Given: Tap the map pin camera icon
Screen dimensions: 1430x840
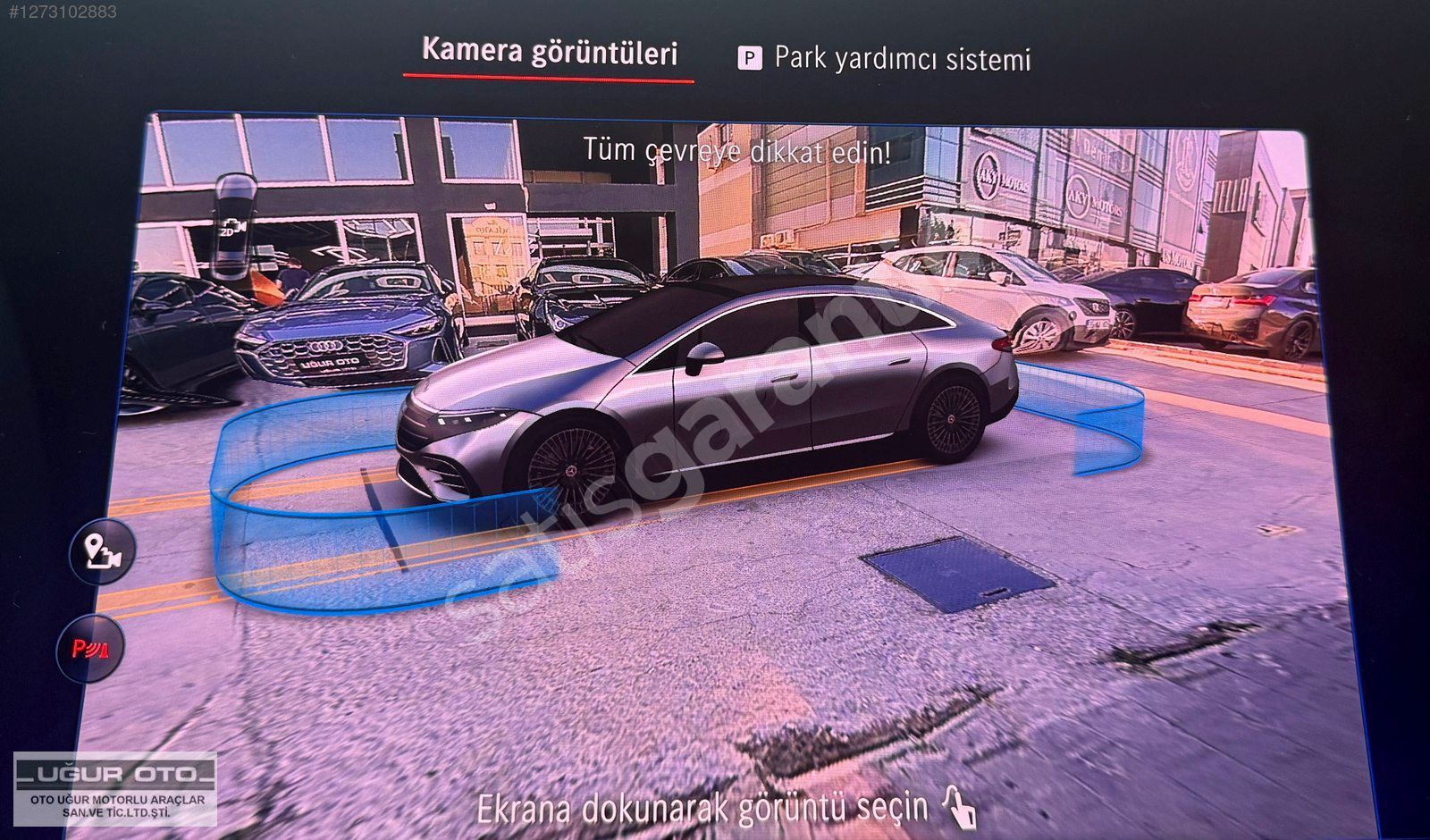Looking at the screenshot, I should click(103, 551).
